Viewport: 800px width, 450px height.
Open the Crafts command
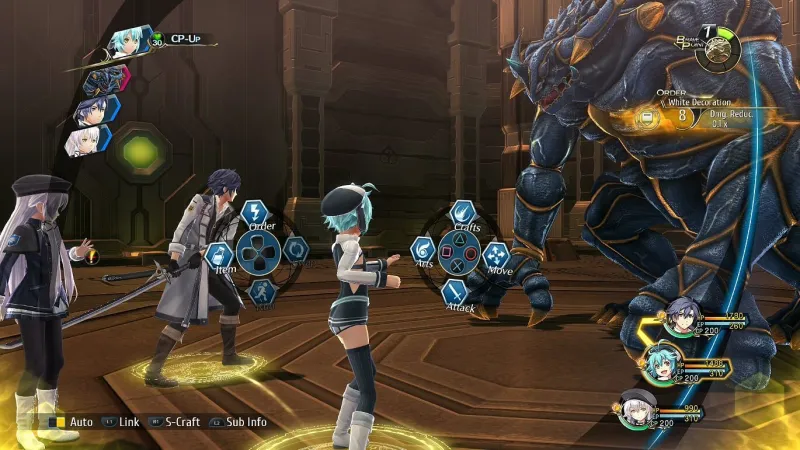[461, 212]
